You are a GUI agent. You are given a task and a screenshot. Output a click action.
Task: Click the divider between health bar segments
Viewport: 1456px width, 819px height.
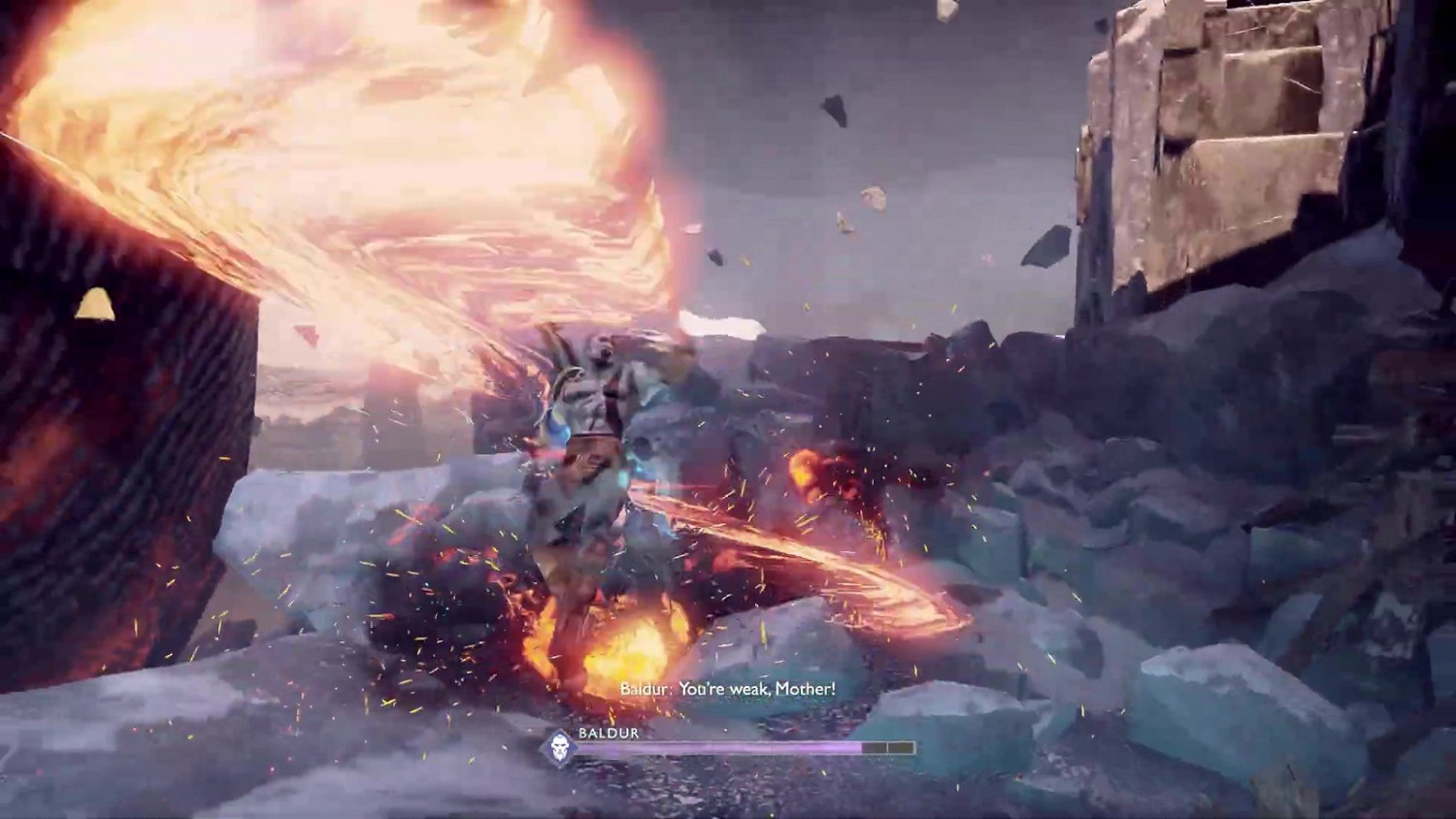coord(886,746)
